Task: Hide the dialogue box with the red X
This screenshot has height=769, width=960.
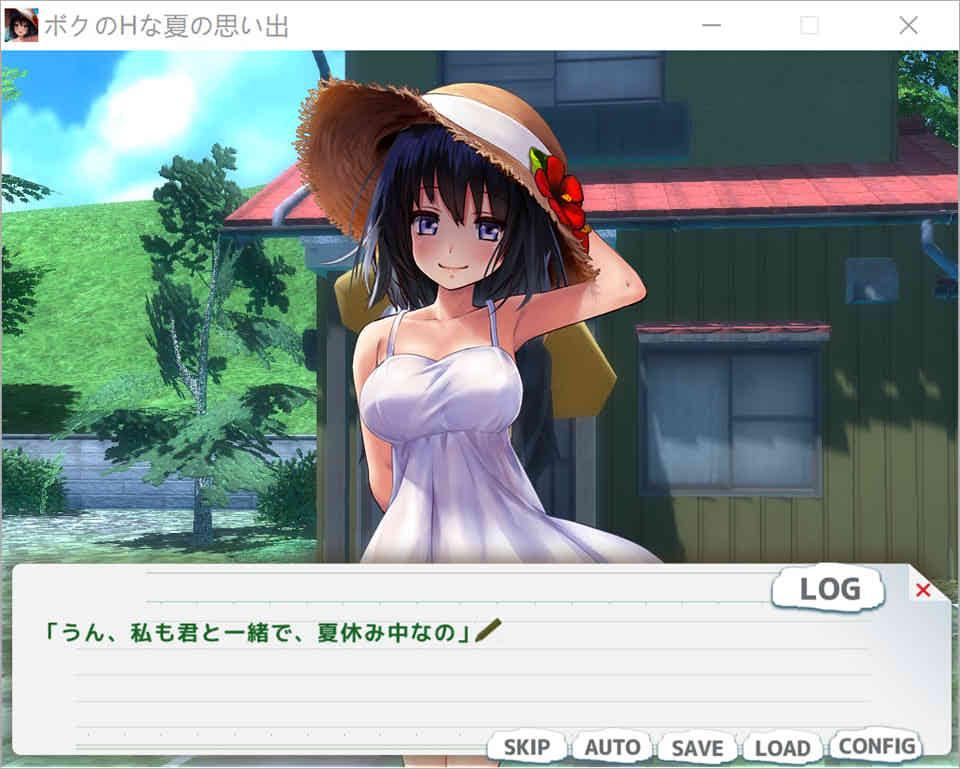Action: (923, 590)
